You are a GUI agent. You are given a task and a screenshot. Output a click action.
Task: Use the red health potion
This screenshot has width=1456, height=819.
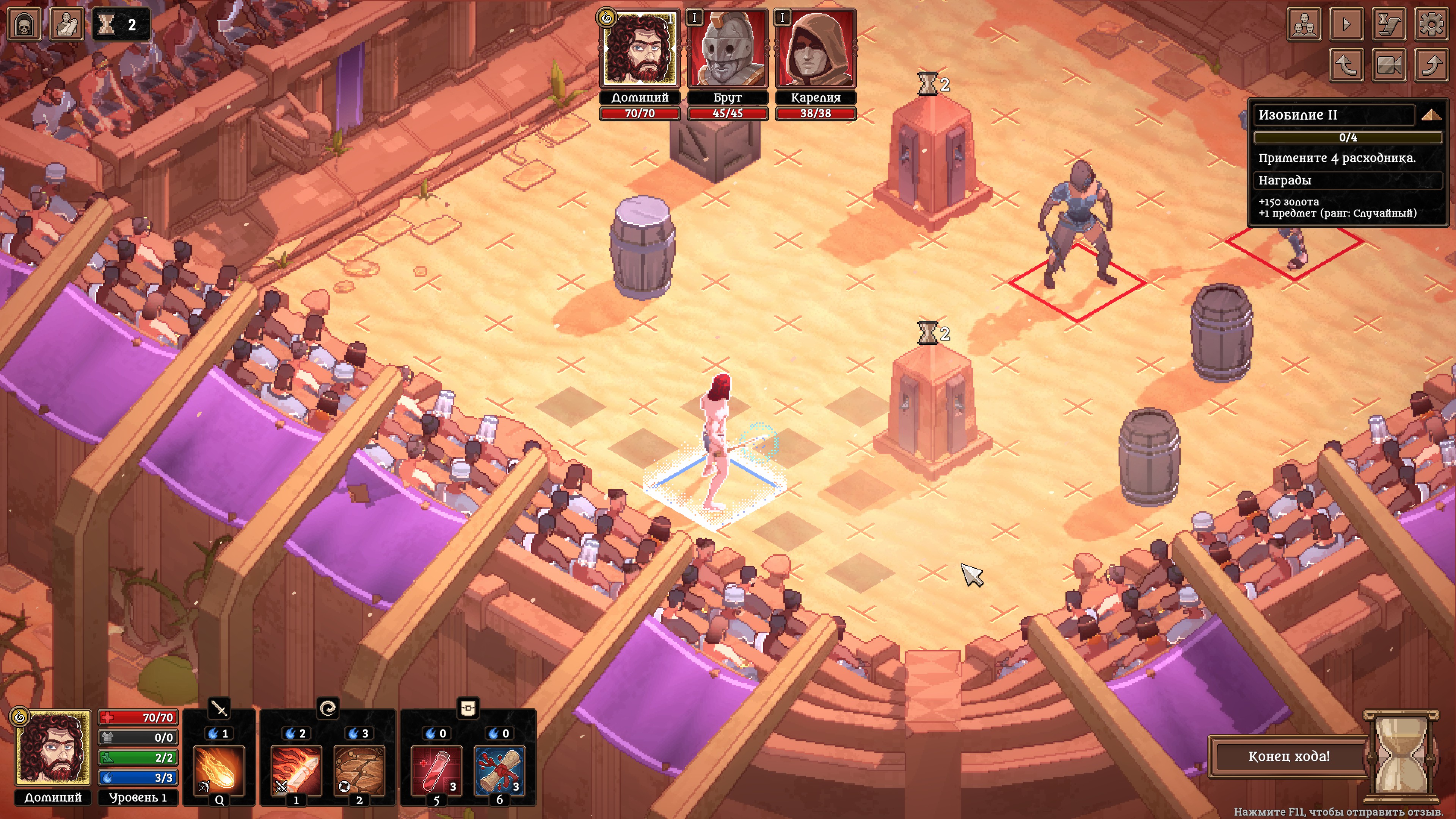pyautogui.click(x=436, y=770)
